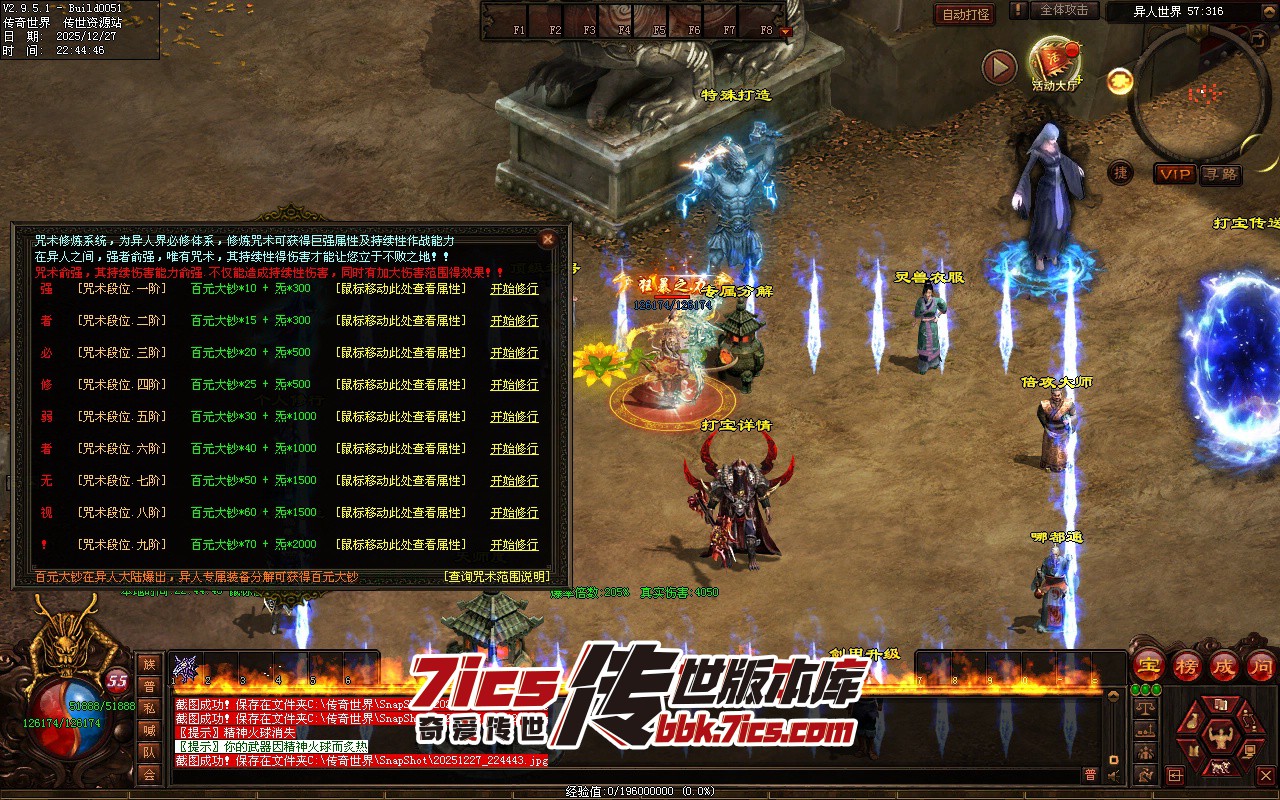The height and width of the screenshot is (800, 1280).
Task: Open the 榜 ranking round button
Action: pyautogui.click(x=1187, y=664)
